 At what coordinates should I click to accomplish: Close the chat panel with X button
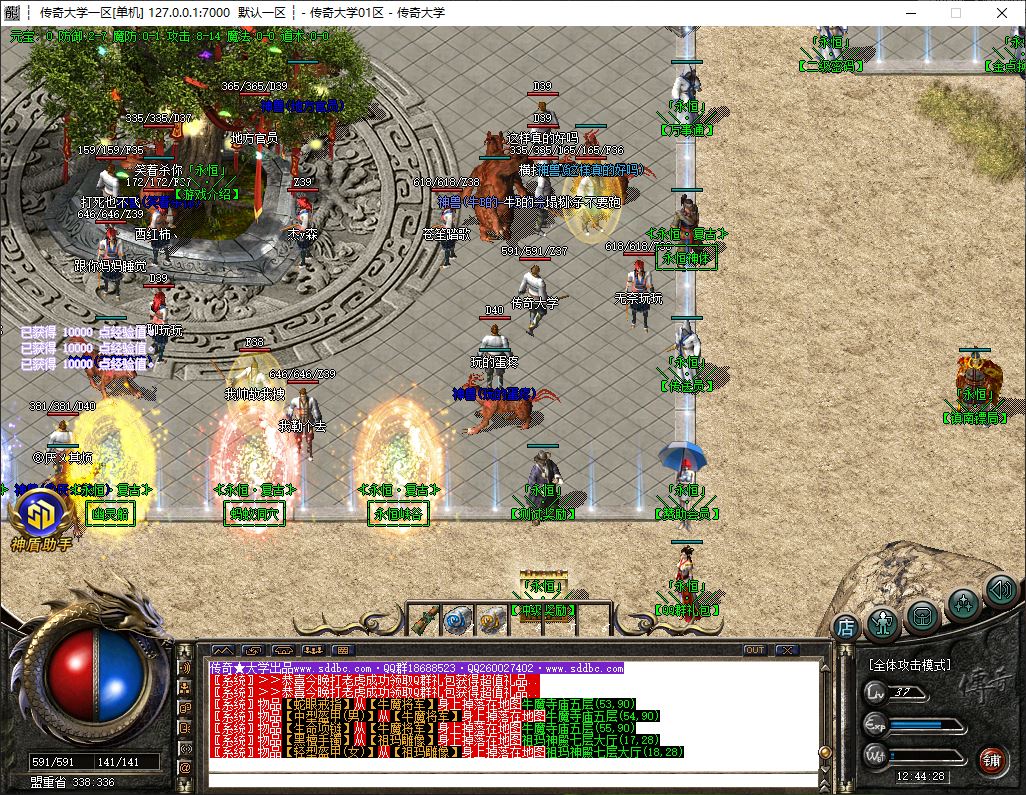(786, 650)
